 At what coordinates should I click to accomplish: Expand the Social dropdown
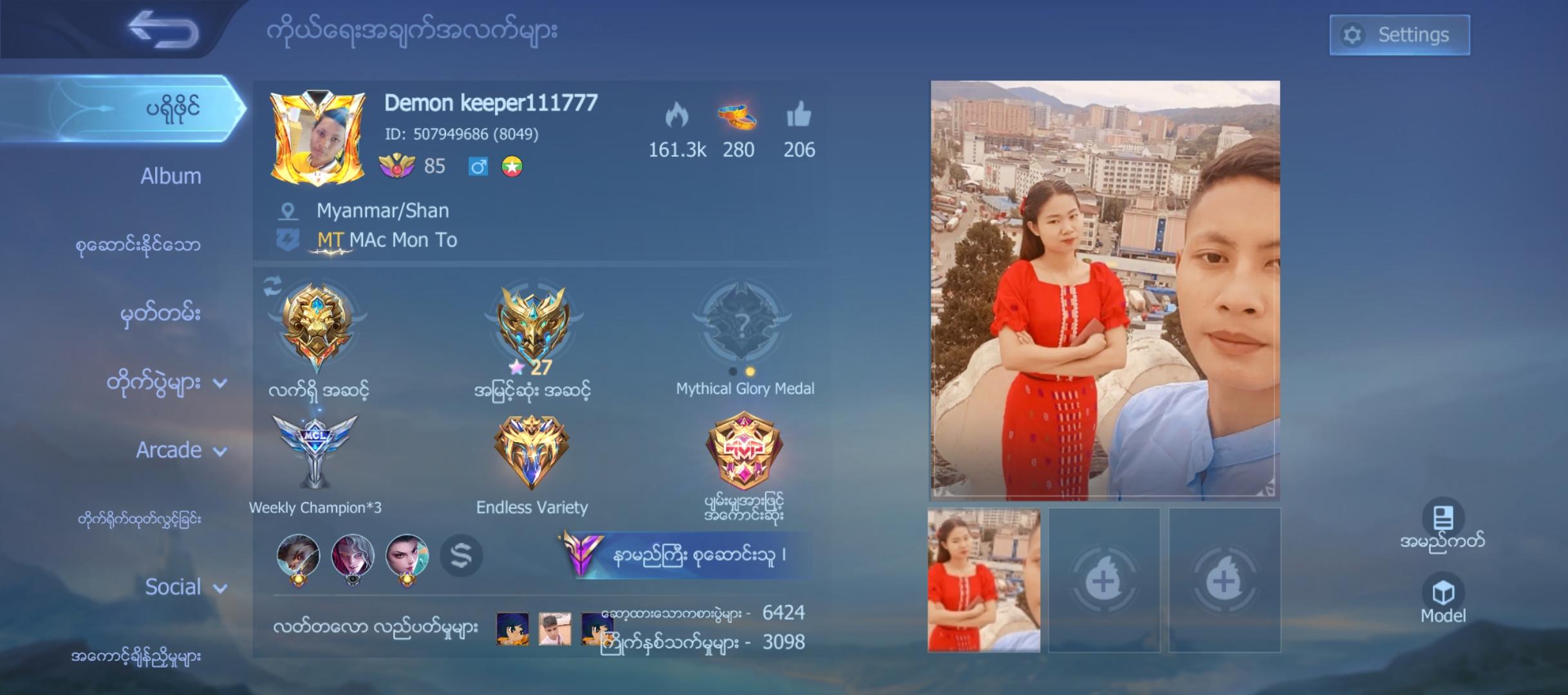184,588
